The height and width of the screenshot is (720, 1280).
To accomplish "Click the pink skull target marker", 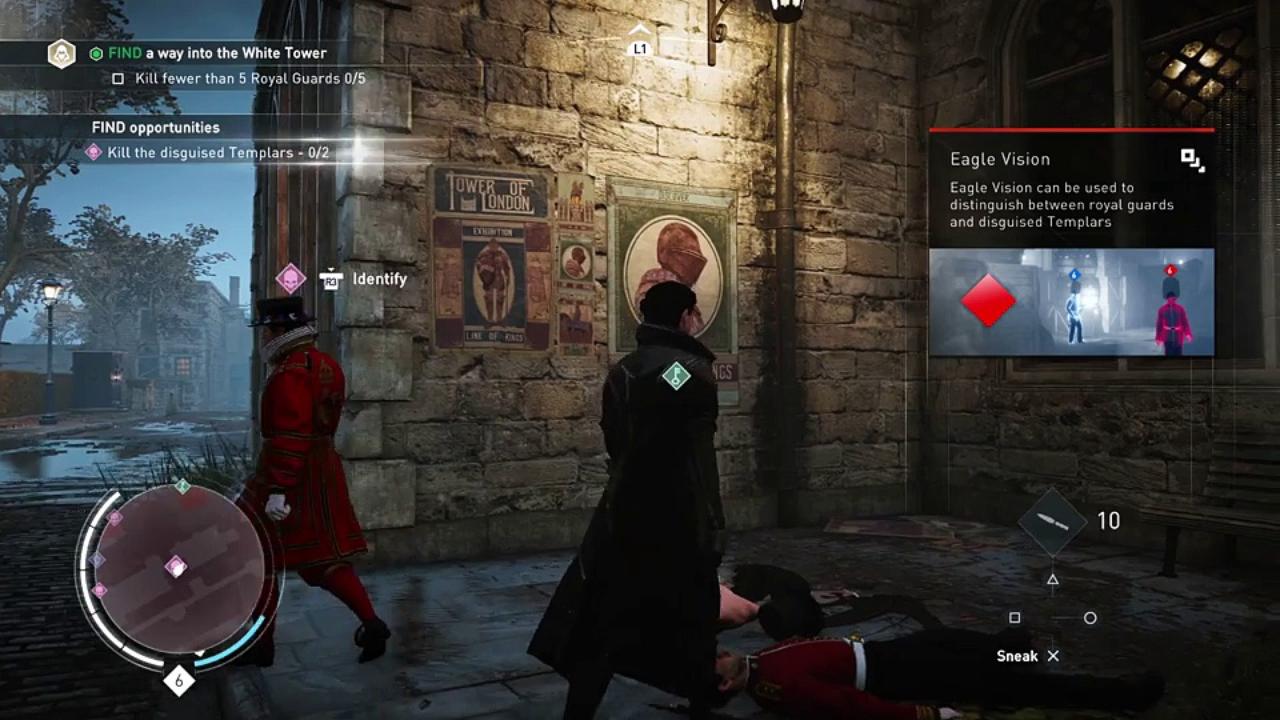I will (291, 278).
